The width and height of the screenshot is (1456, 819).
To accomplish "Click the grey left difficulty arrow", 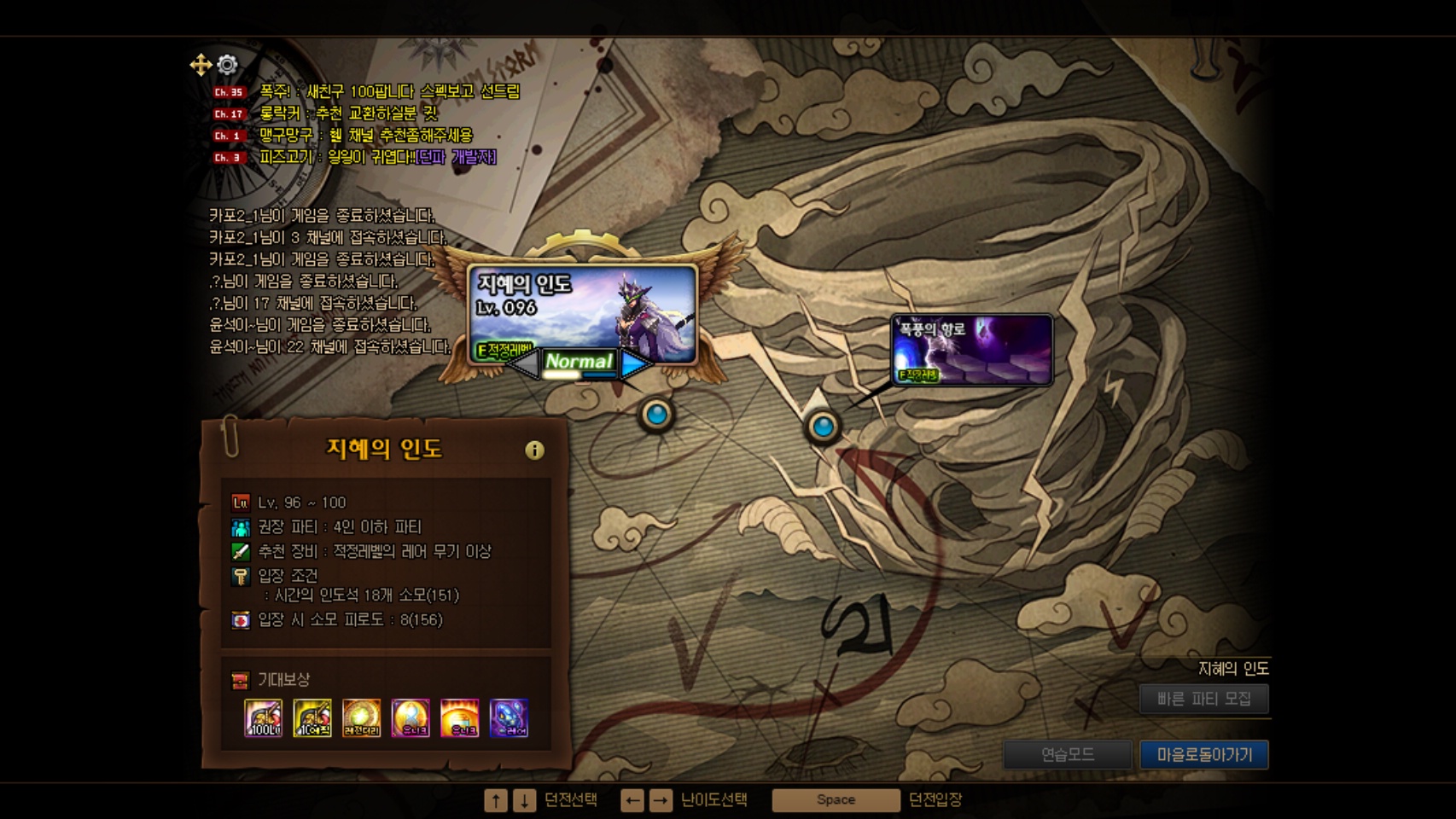I will [x=523, y=364].
